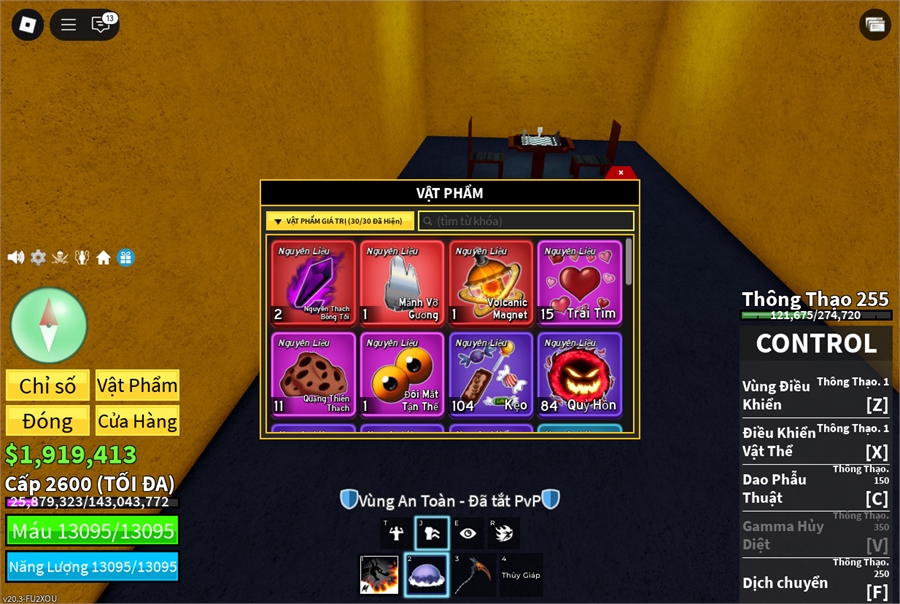Click the Đóng button
Screen dimensions: 900x604
pyautogui.click(x=47, y=420)
